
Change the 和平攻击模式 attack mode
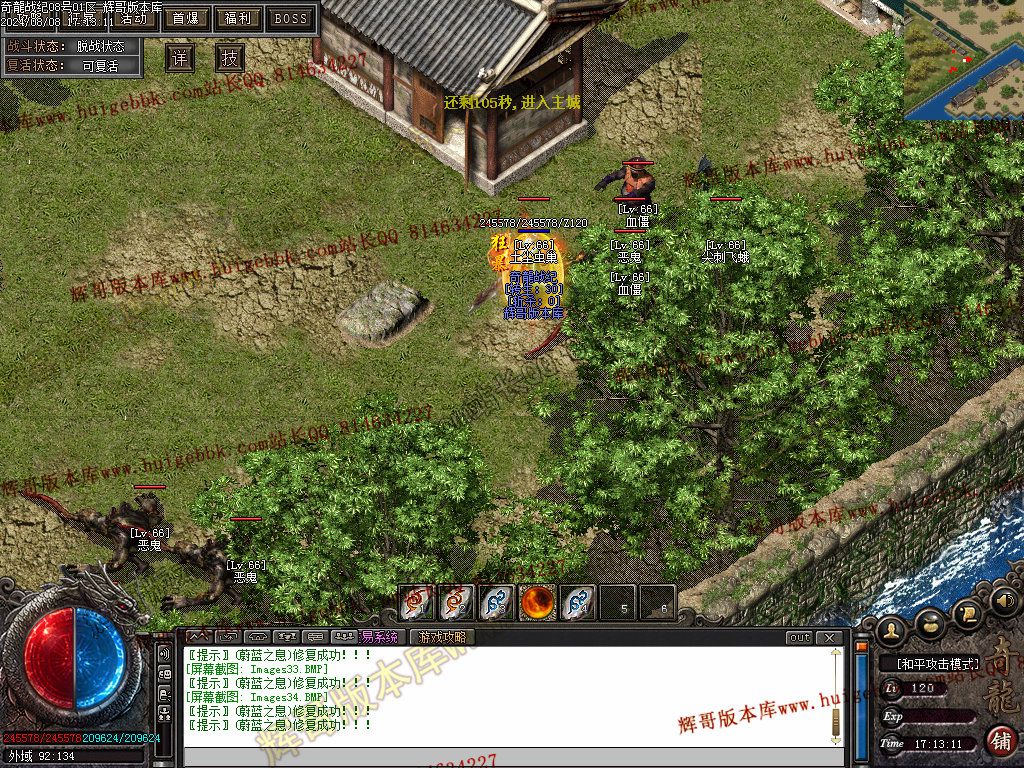click(930, 663)
